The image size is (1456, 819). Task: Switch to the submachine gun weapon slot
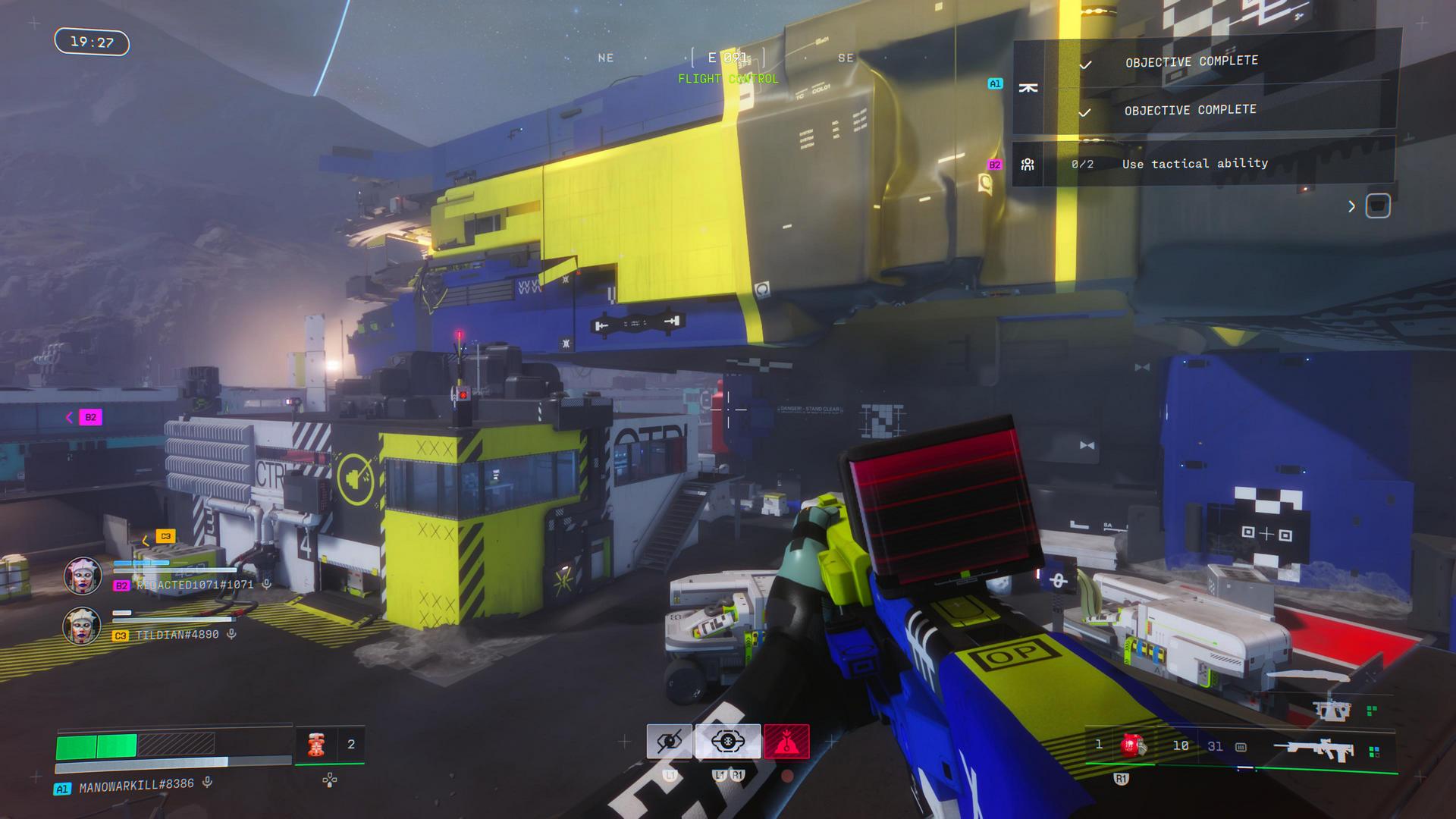pyautogui.click(x=1331, y=711)
